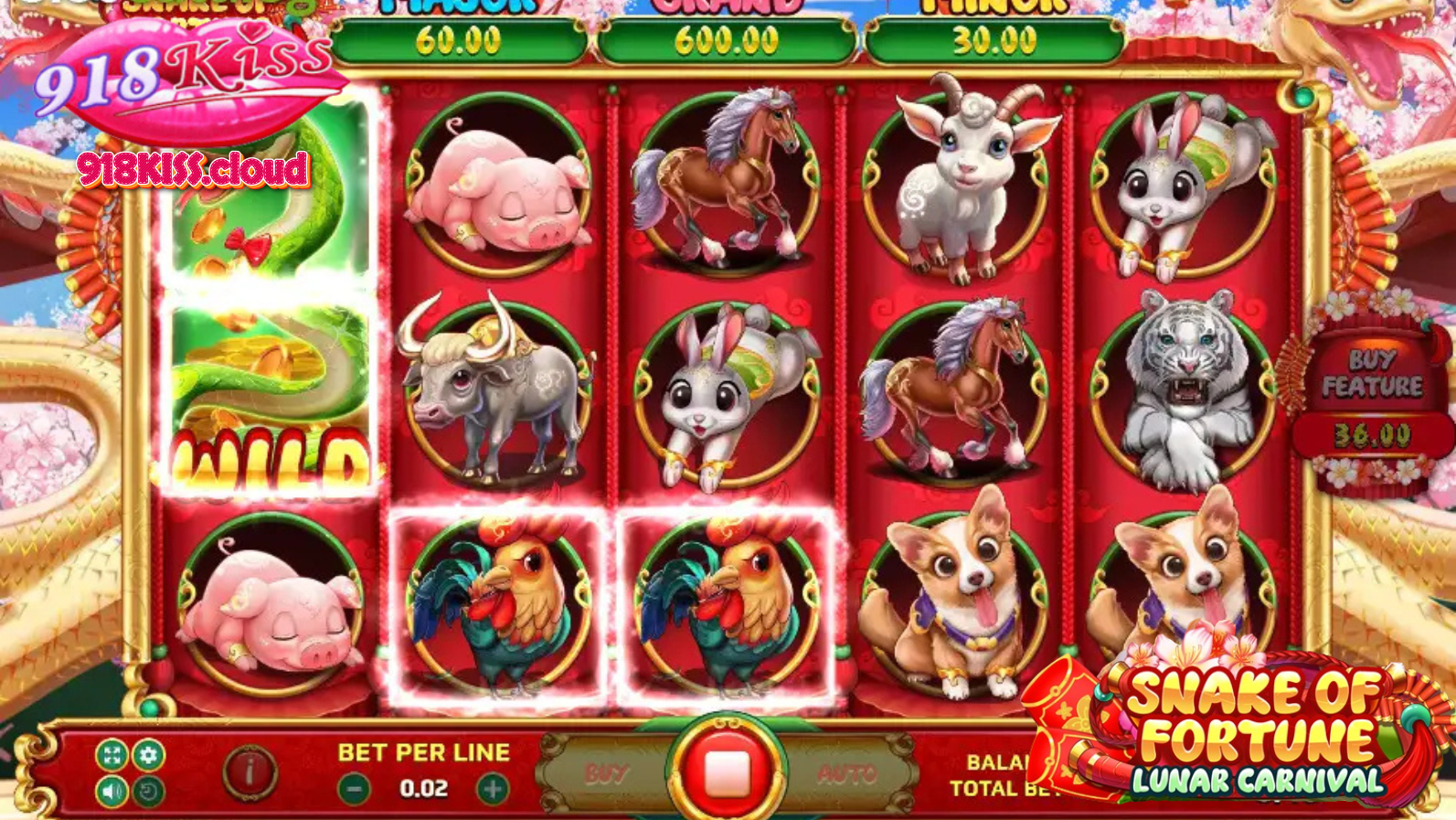
Task: Enter fullscreen mode
Action: (x=112, y=755)
